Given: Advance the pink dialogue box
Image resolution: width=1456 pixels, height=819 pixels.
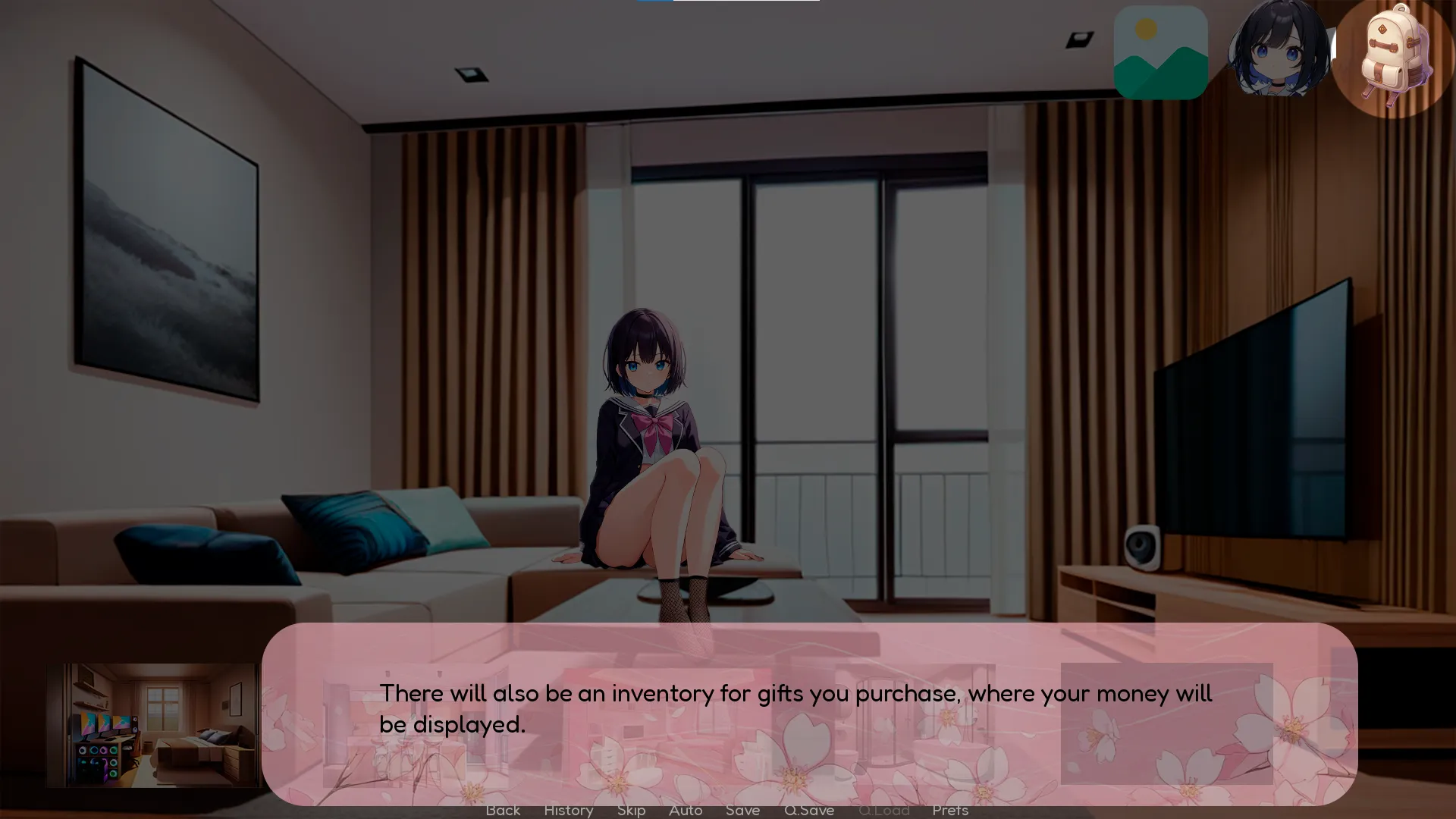Looking at the screenshot, I should (x=808, y=713).
